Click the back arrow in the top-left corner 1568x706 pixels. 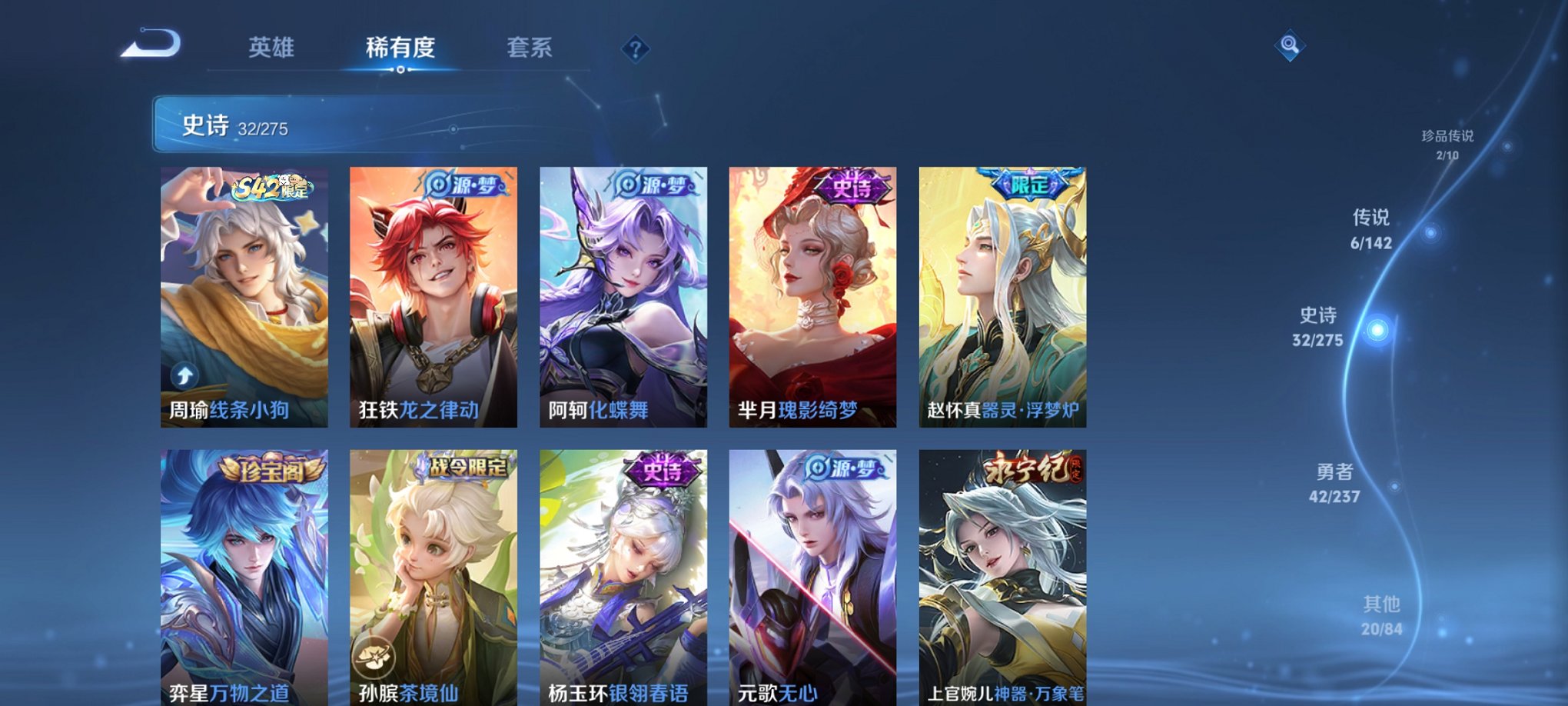[150, 44]
